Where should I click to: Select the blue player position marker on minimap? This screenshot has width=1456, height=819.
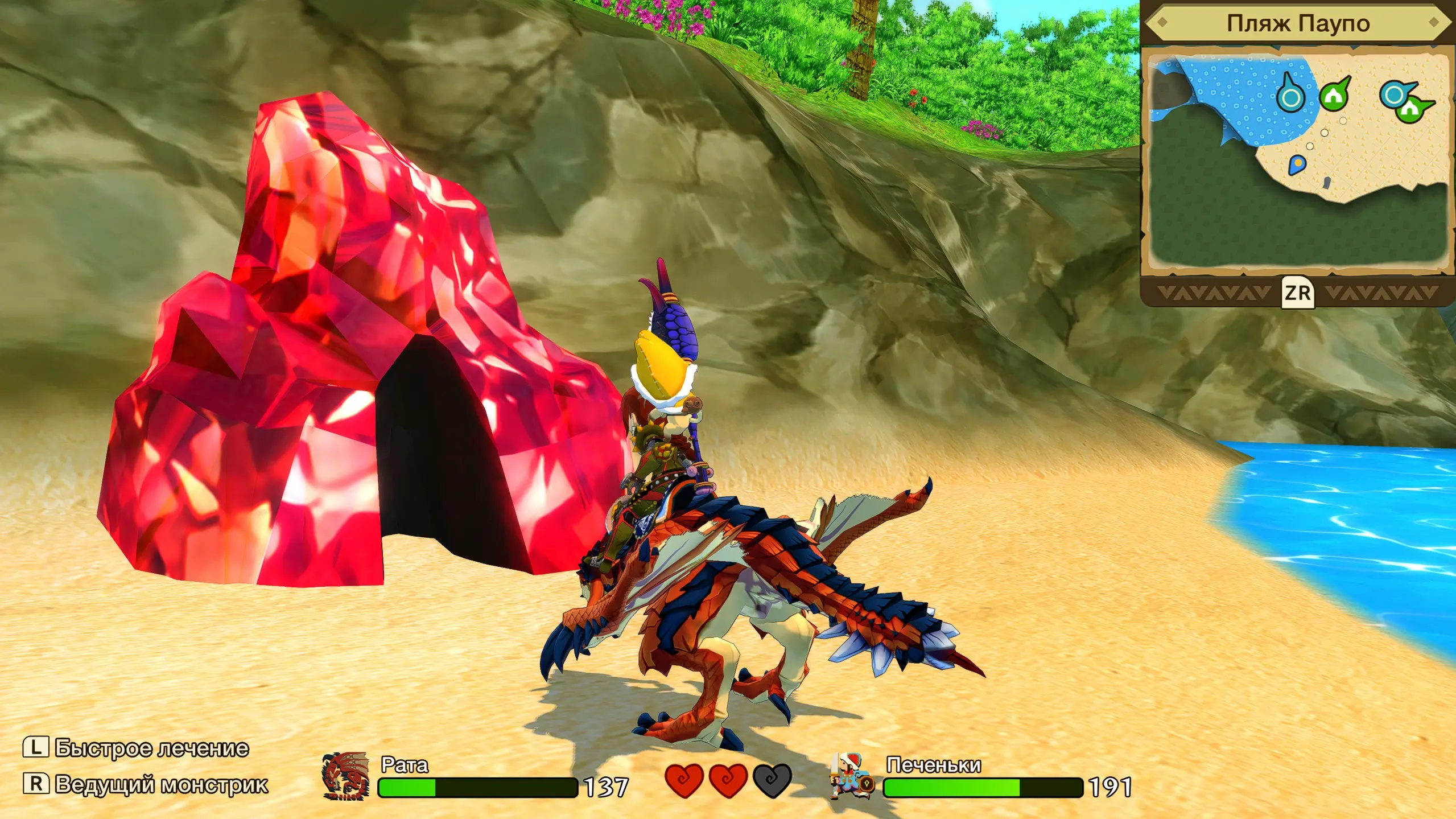pos(1297,166)
